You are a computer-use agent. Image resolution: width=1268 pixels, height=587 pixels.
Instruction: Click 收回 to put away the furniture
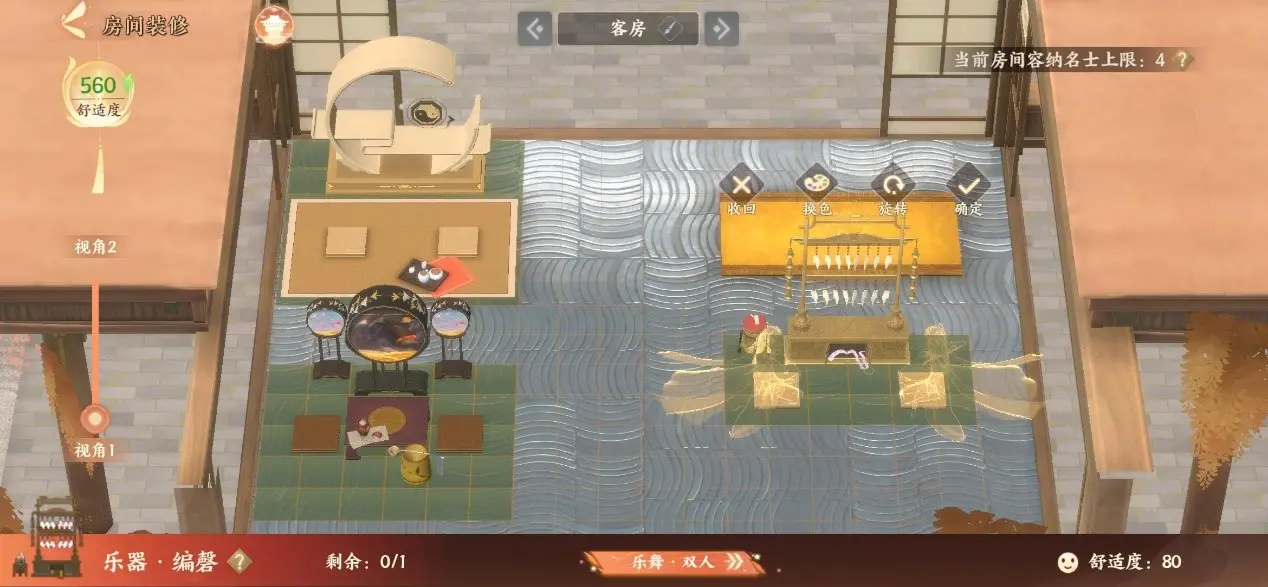pos(741,184)
